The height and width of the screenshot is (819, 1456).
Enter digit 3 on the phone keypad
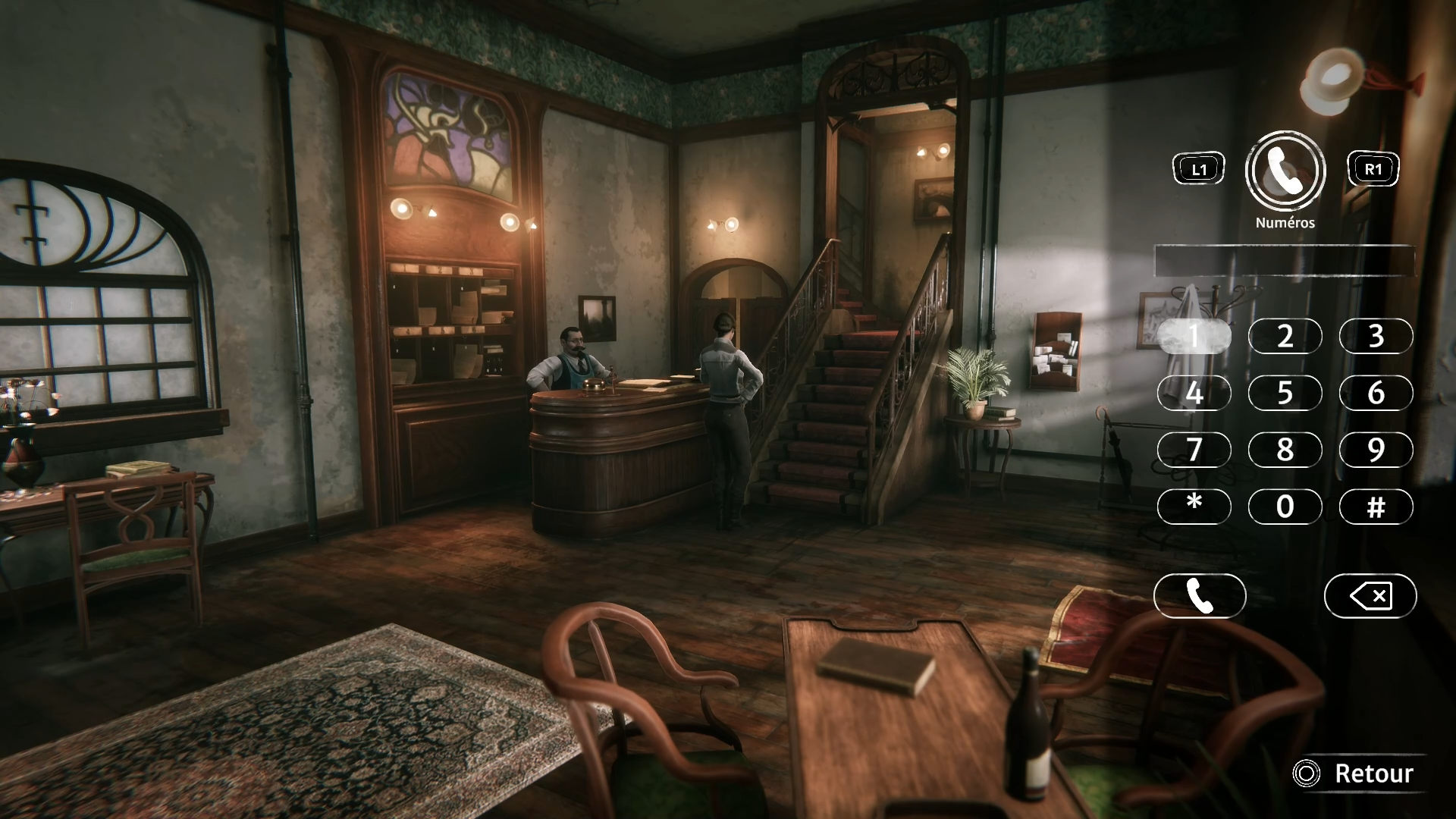tap(1376, 336)
